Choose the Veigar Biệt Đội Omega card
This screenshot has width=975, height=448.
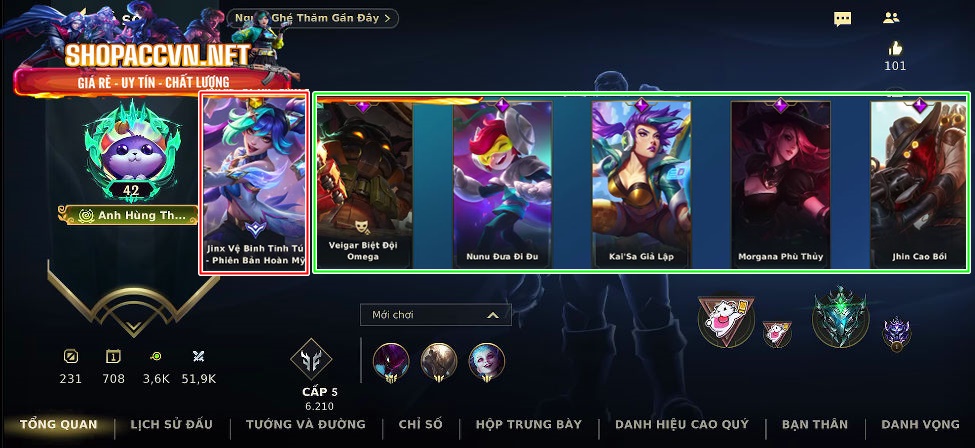click(x=364, y=183)
